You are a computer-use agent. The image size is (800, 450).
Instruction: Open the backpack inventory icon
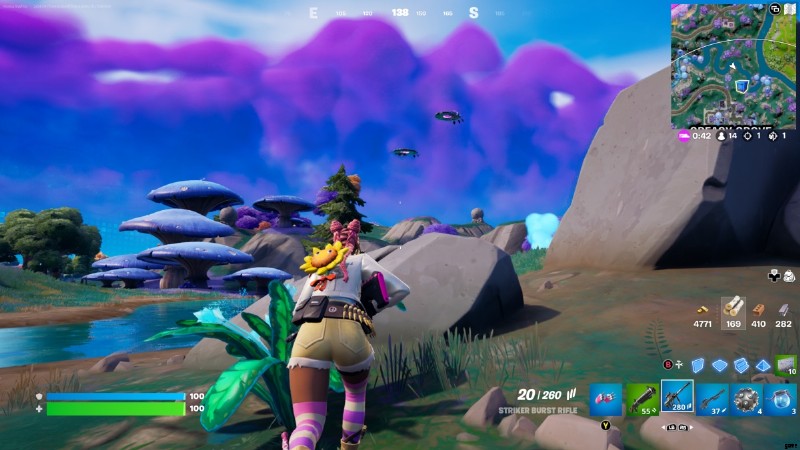(789, 275)
